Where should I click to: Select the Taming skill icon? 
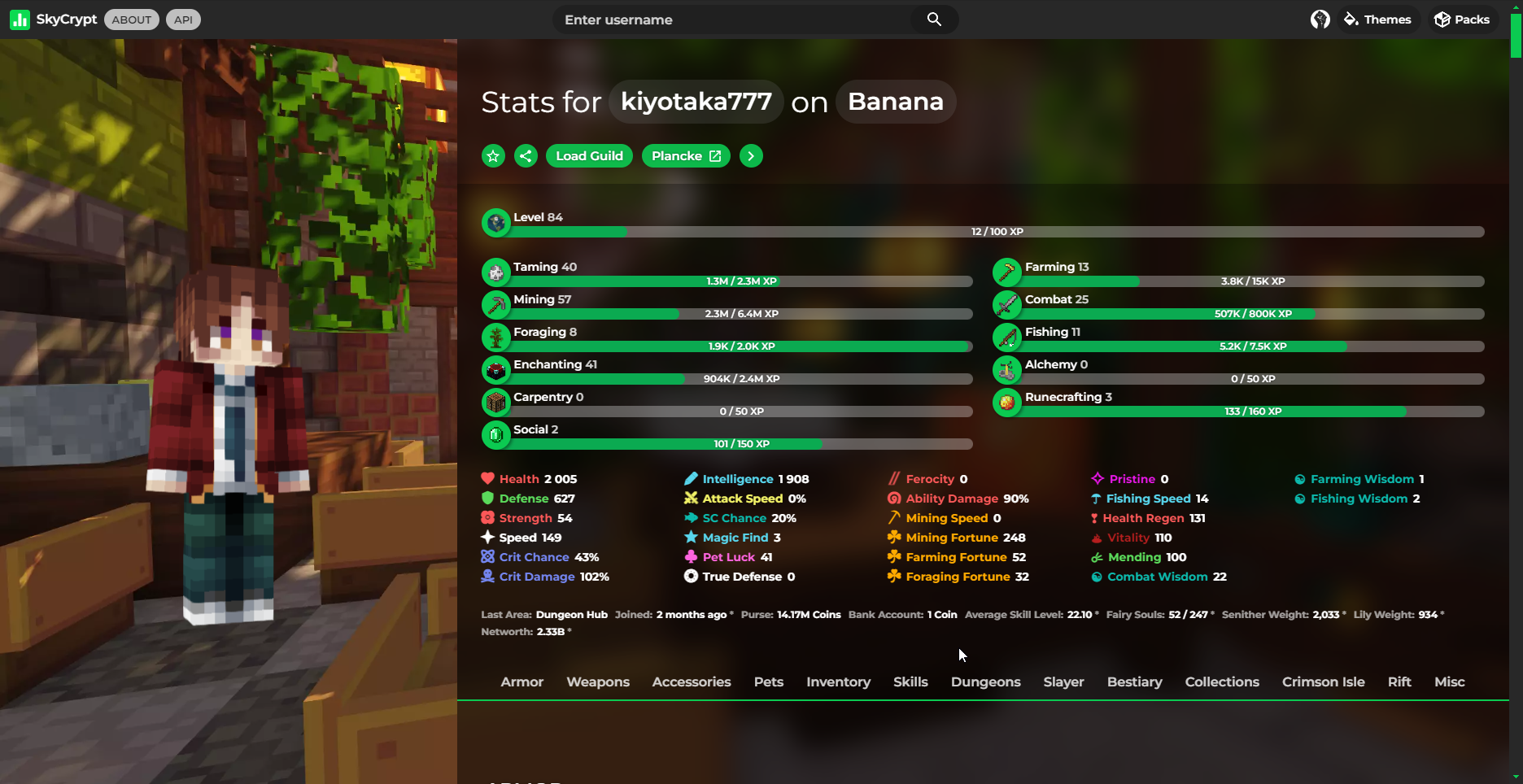pyautogui.click(x=496, y=272)
